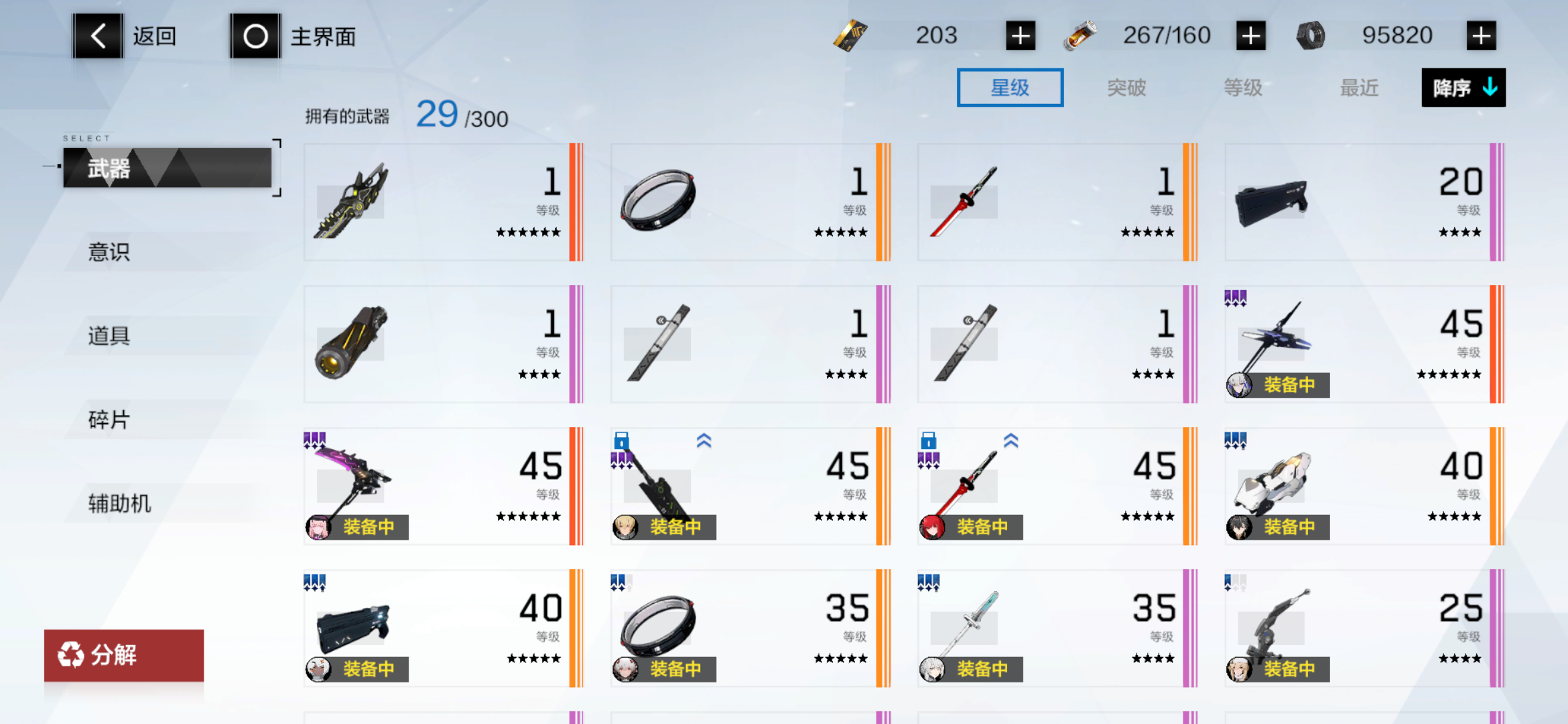This screenshot has height=724, width=1568.
Task: Switch to the 意识 category tab
Action: tap(108, 252)
